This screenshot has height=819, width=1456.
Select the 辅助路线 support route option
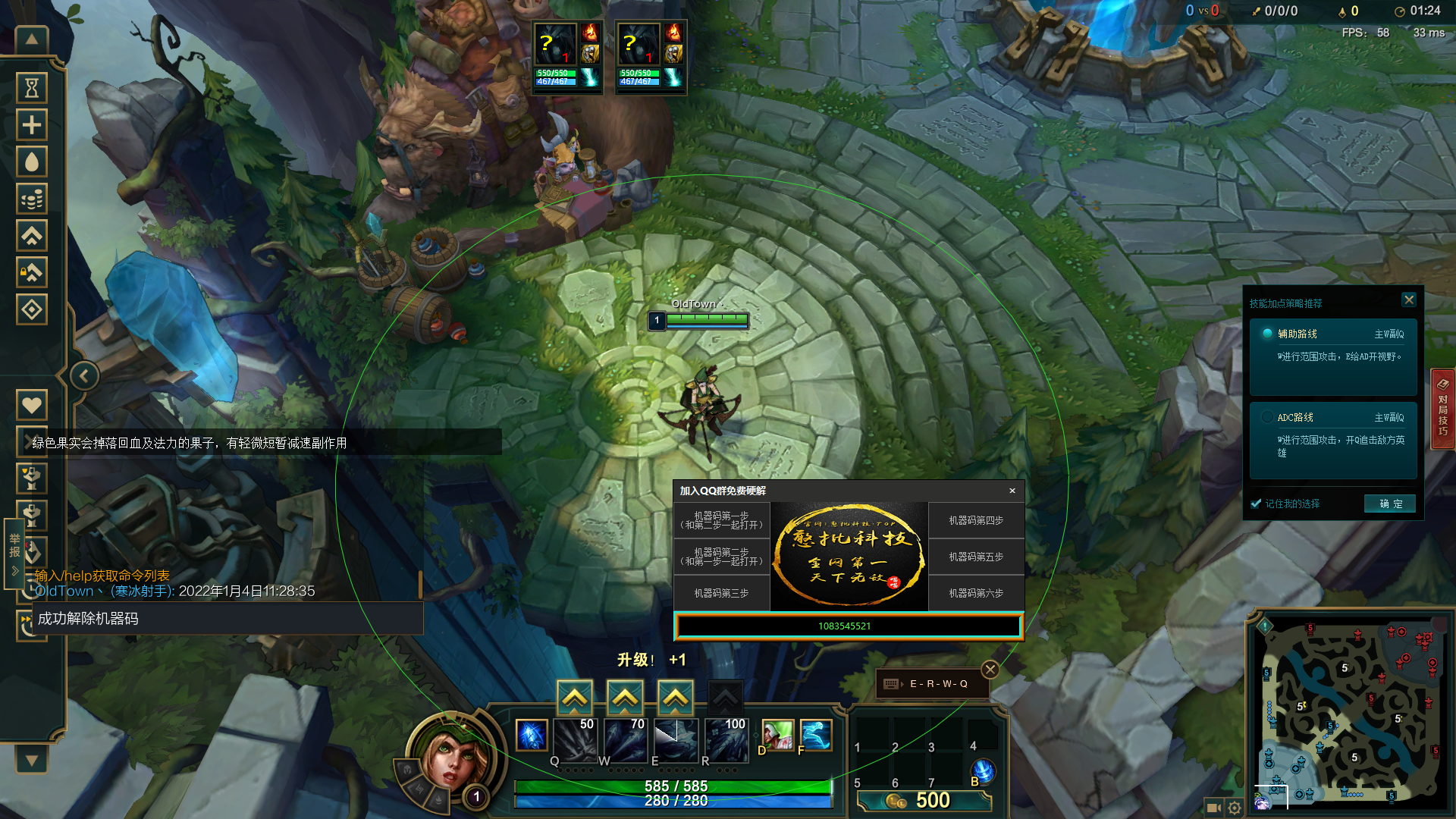[x=1267, y=334]
